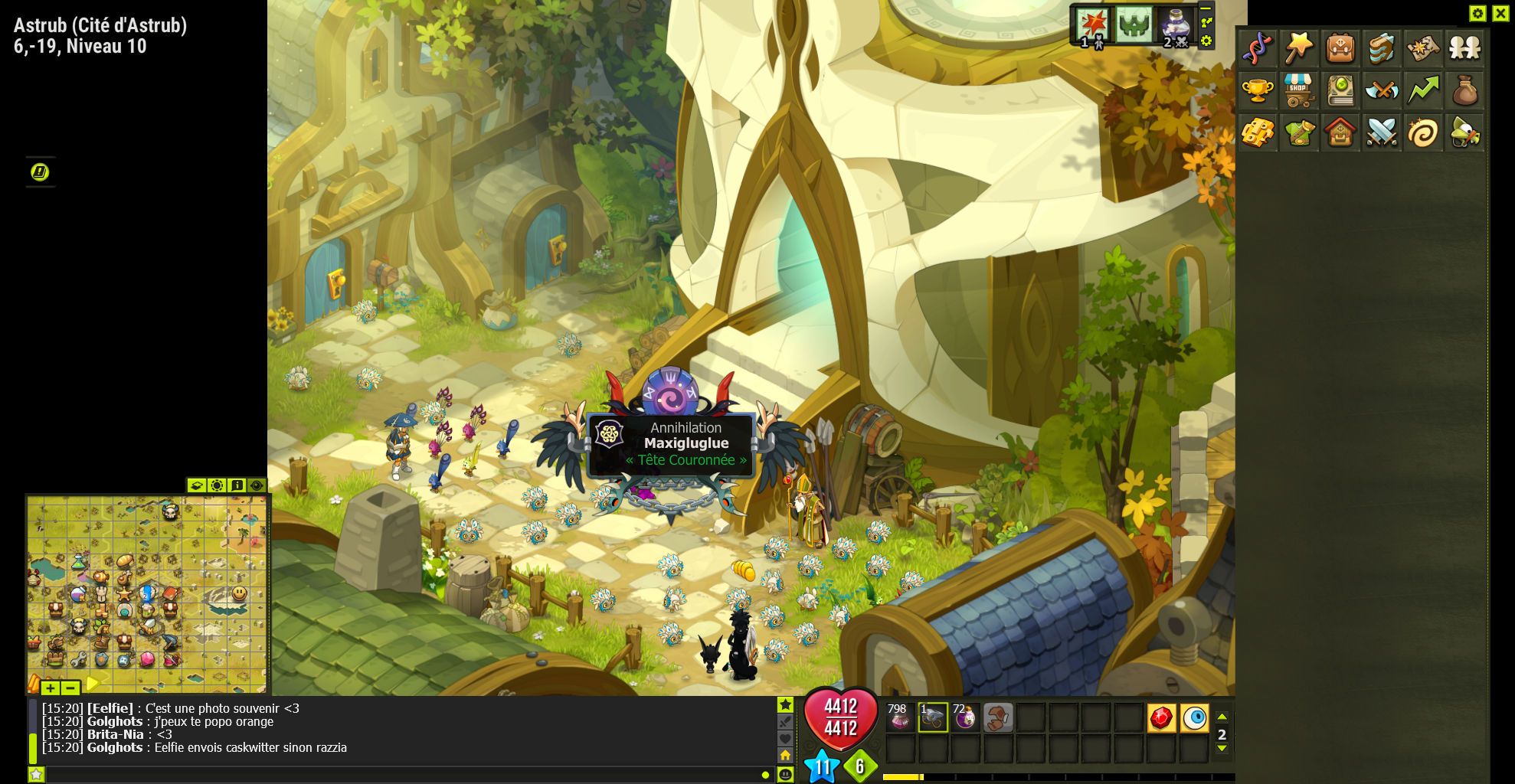Image resolution: width=1515 pixels, height=784 pixels.
Task: Use the hotbar item with 798 count
Action: click(900, 718)
